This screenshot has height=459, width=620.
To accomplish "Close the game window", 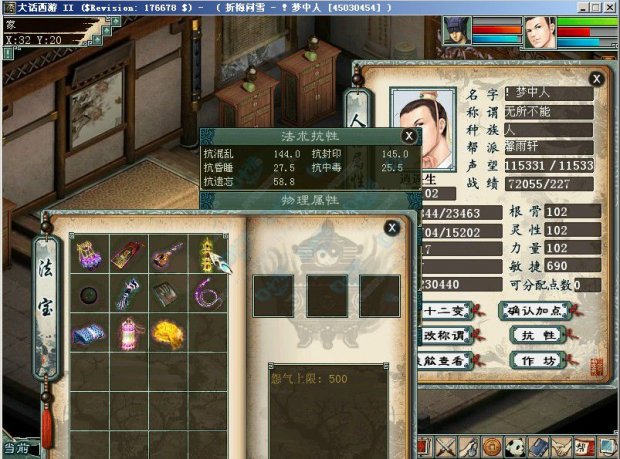I will click(x=610, y=7).
